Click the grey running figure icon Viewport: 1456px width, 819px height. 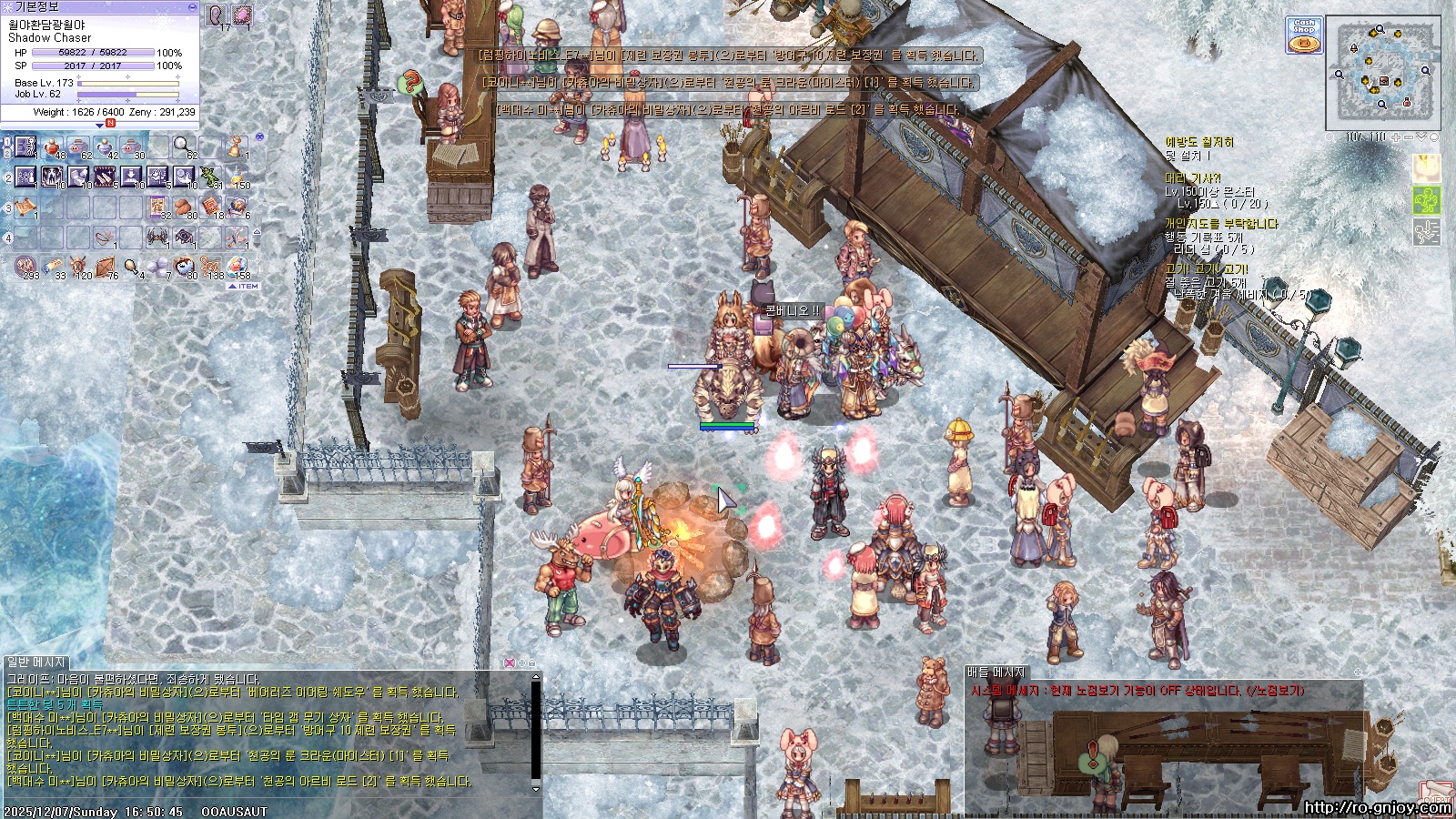(x=1426, y=231)
